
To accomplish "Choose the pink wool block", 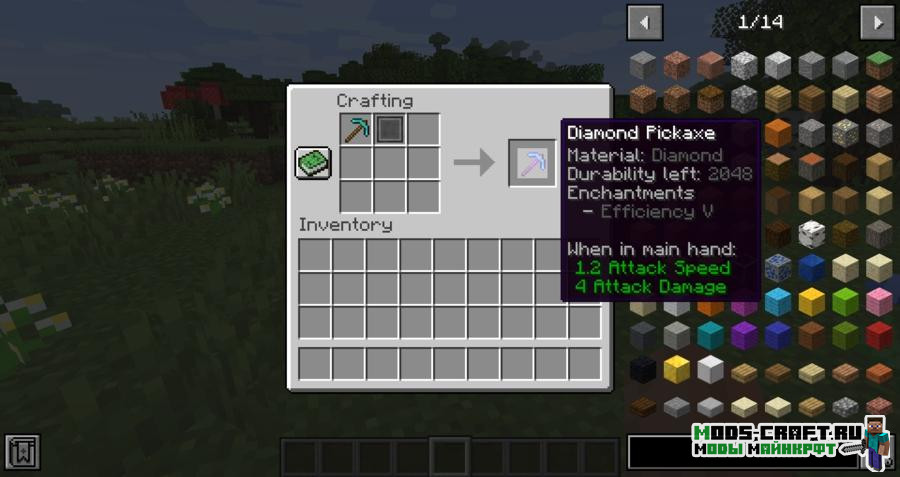I will (879, 301).
